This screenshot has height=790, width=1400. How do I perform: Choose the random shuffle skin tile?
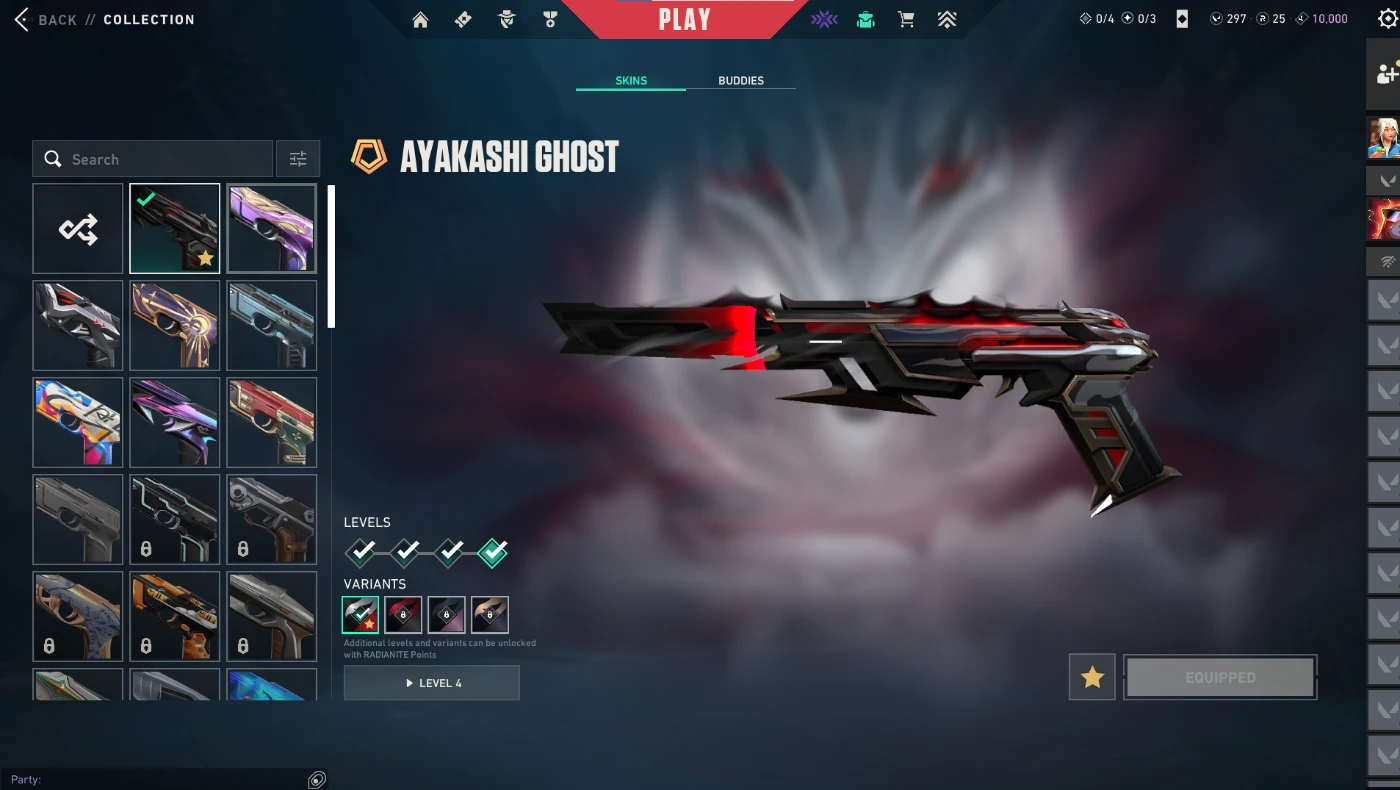pyautogui.click(x=78, y=229)
